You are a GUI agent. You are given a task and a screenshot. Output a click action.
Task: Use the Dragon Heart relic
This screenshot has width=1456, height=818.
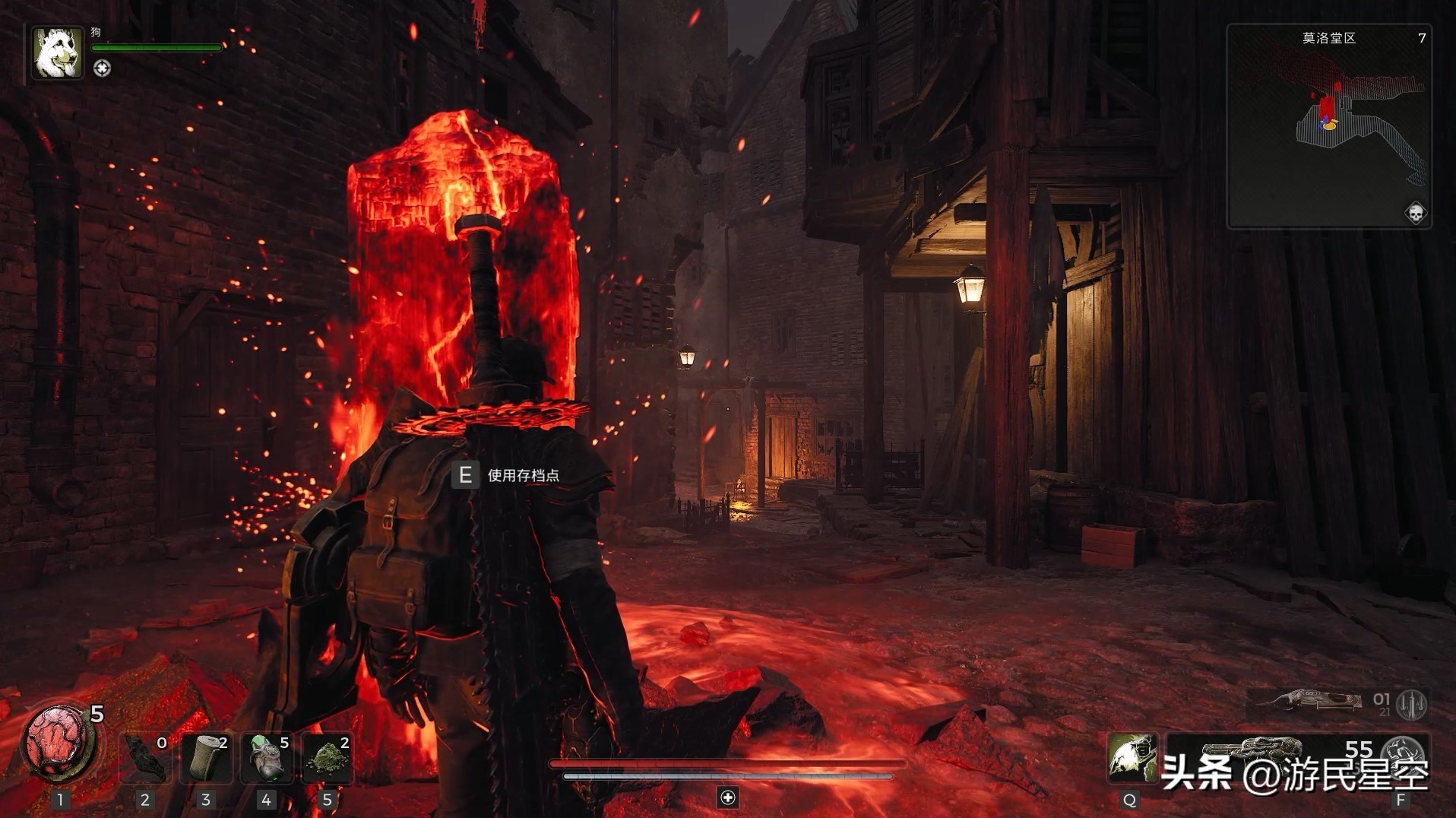[58, 742]
